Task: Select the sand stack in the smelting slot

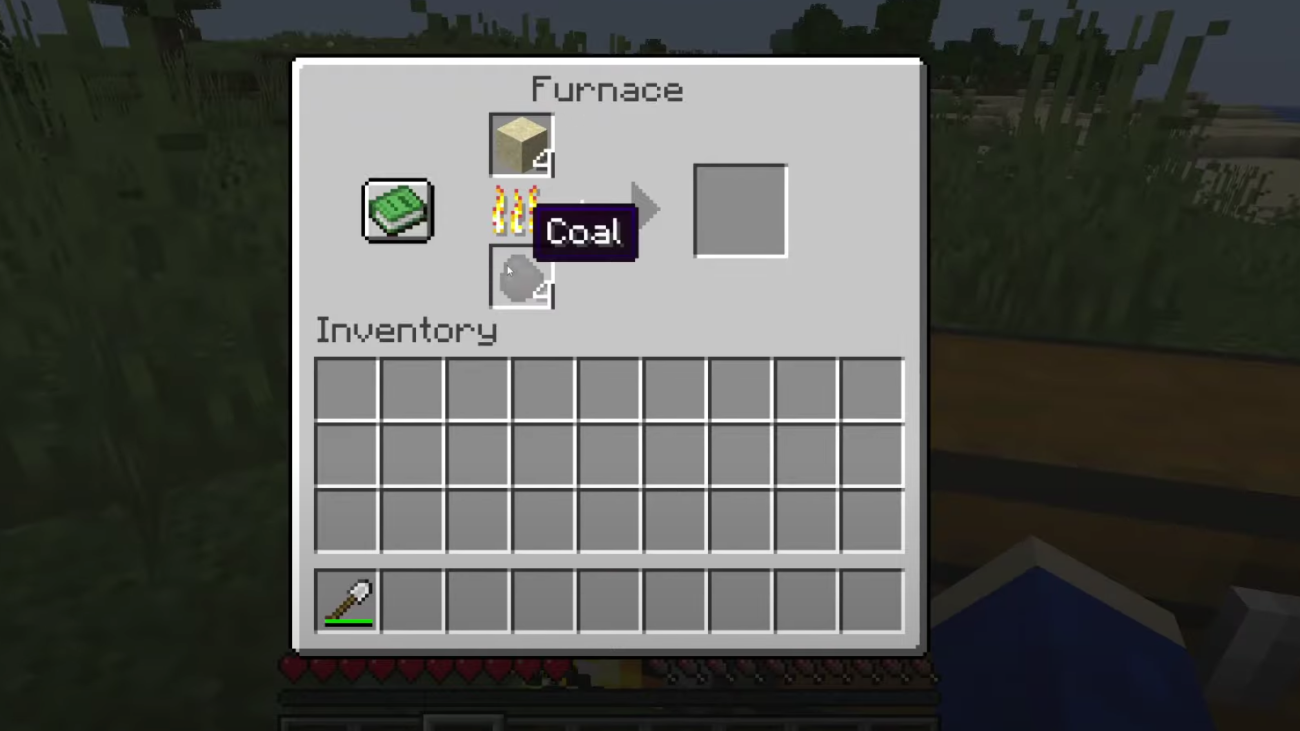Action: click(x=520, y=143)
